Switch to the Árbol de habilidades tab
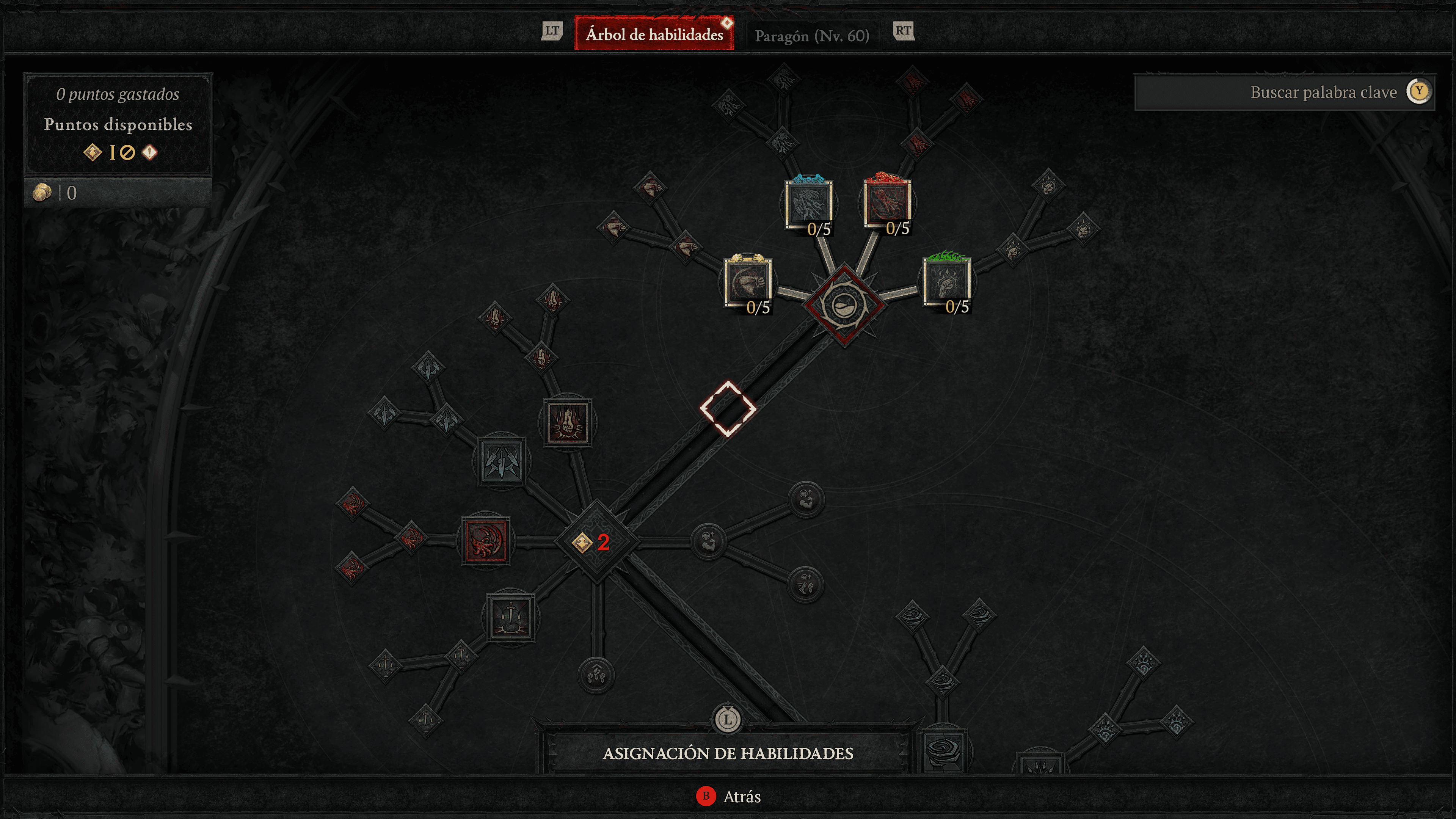This screenshot has width=1456, height=819. tap(654, 35)
